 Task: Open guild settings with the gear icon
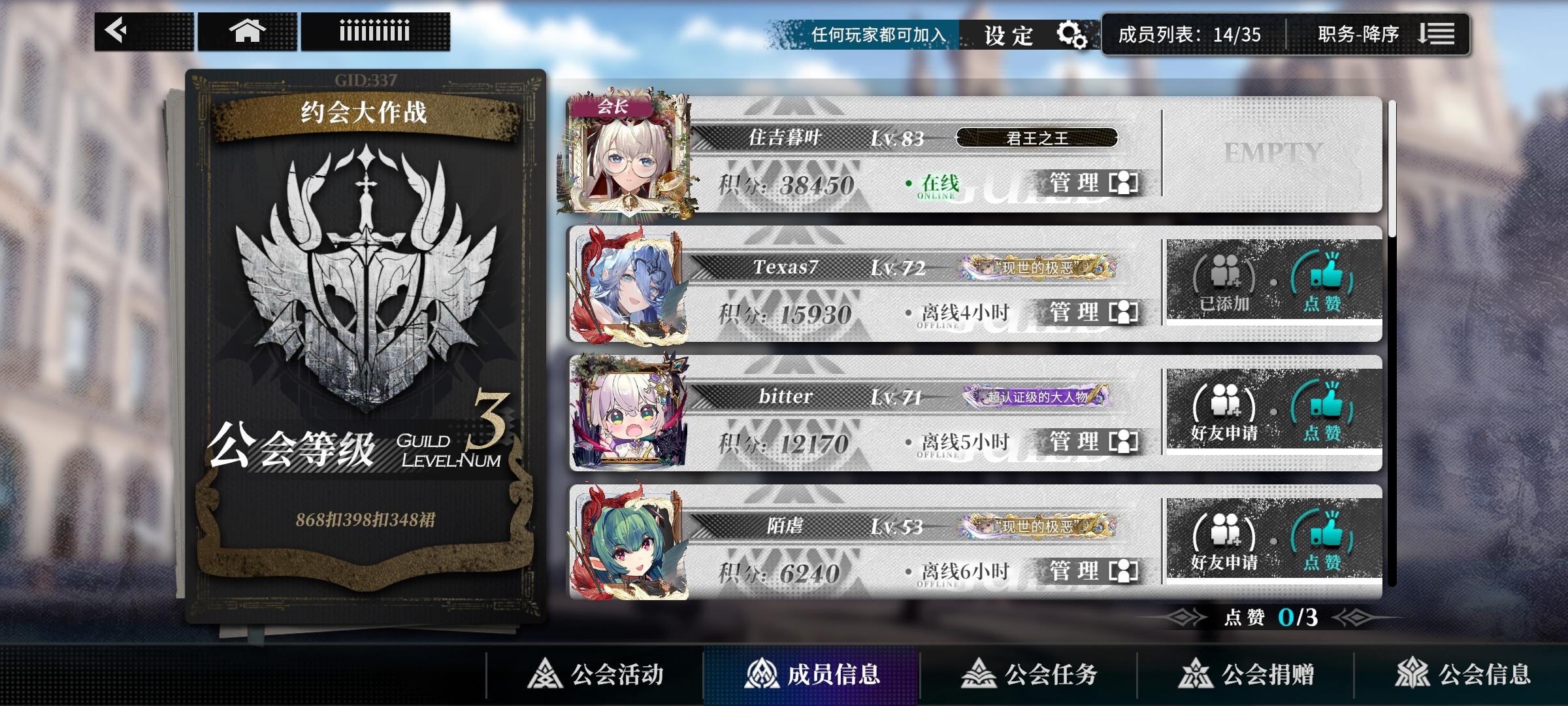pyautogui.click(x=1073, y=34)
